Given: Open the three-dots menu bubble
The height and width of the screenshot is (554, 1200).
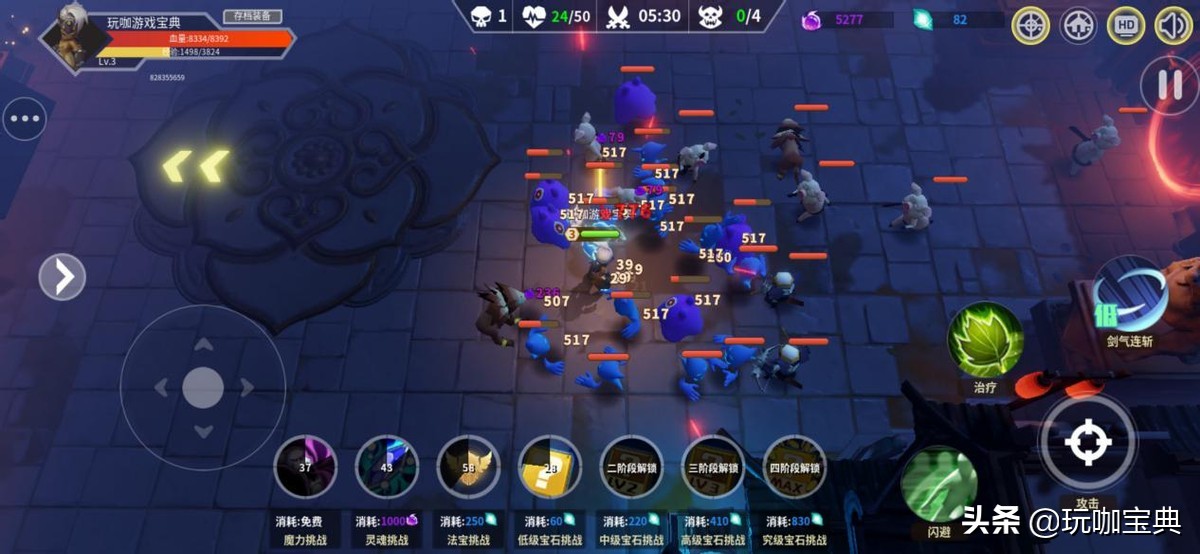Looking at the screenshot, I should click(x=24, y=120).
